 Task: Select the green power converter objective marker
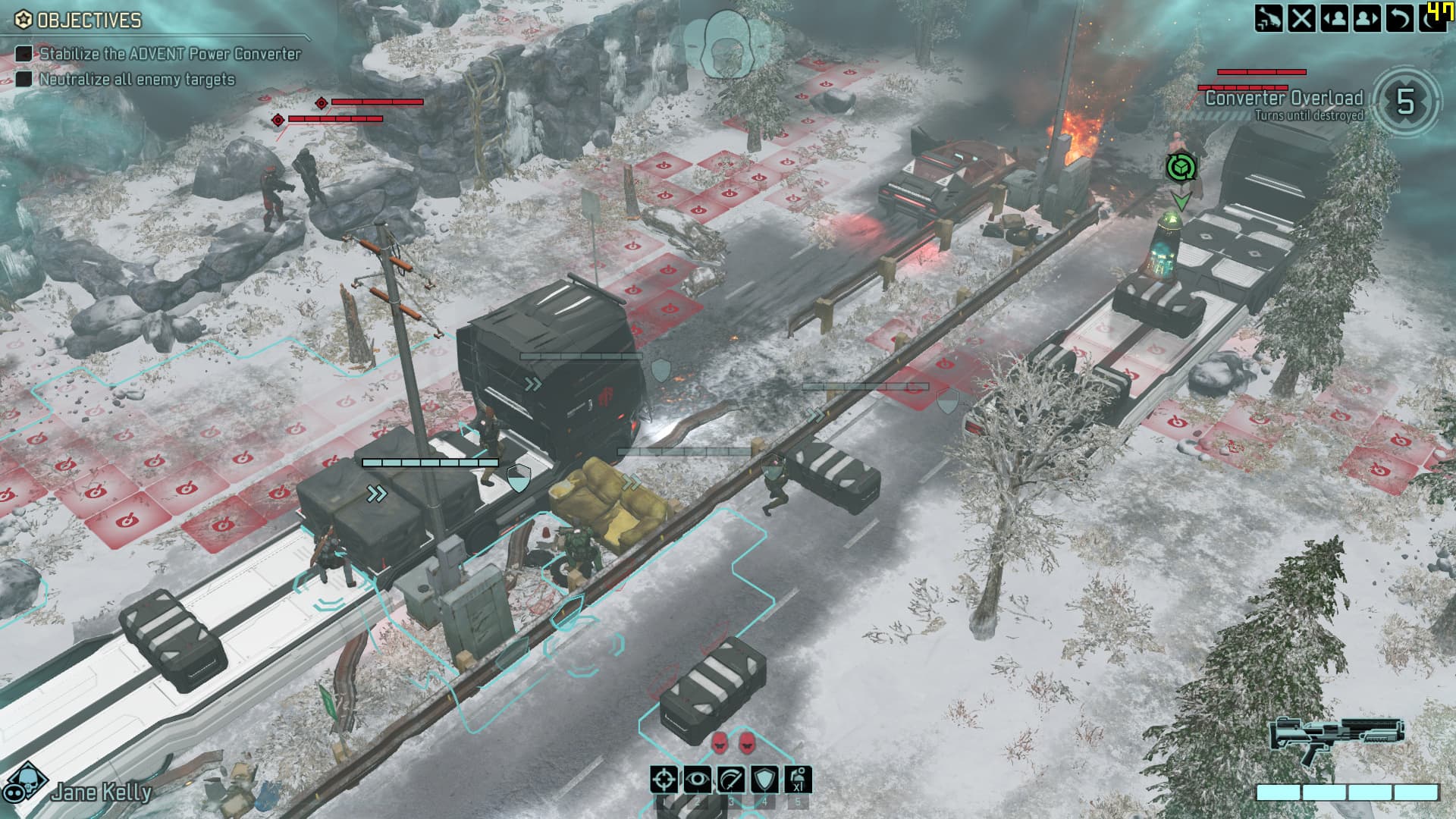point(1181,168)
